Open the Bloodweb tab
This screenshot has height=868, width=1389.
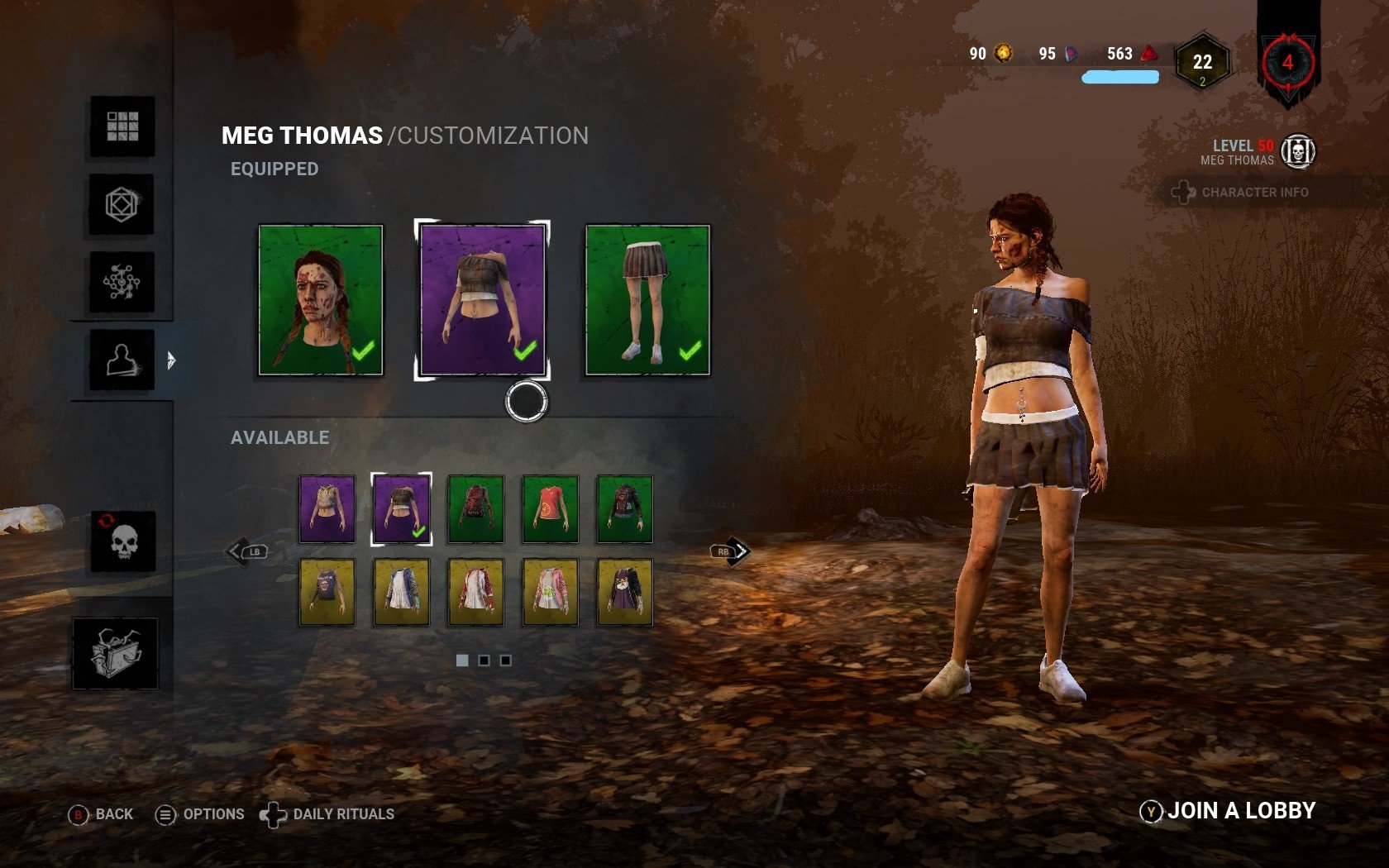pyautogui.click(x=122, y=282)
